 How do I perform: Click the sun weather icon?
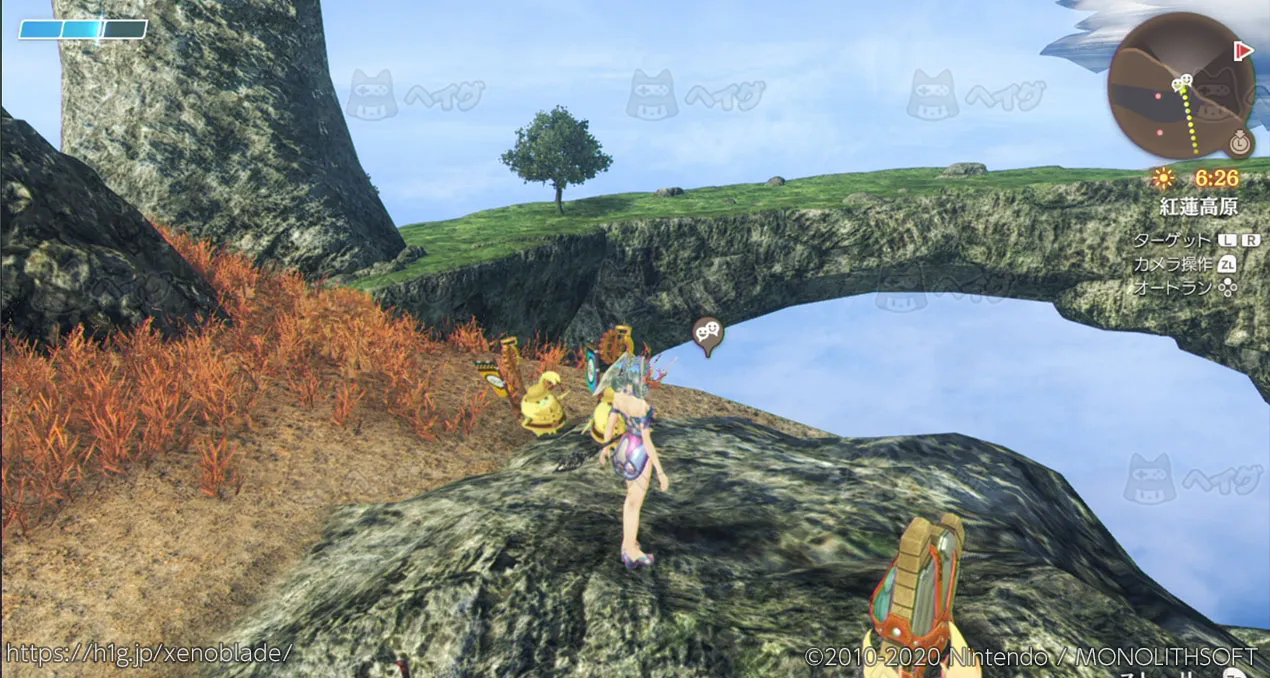1163,179
